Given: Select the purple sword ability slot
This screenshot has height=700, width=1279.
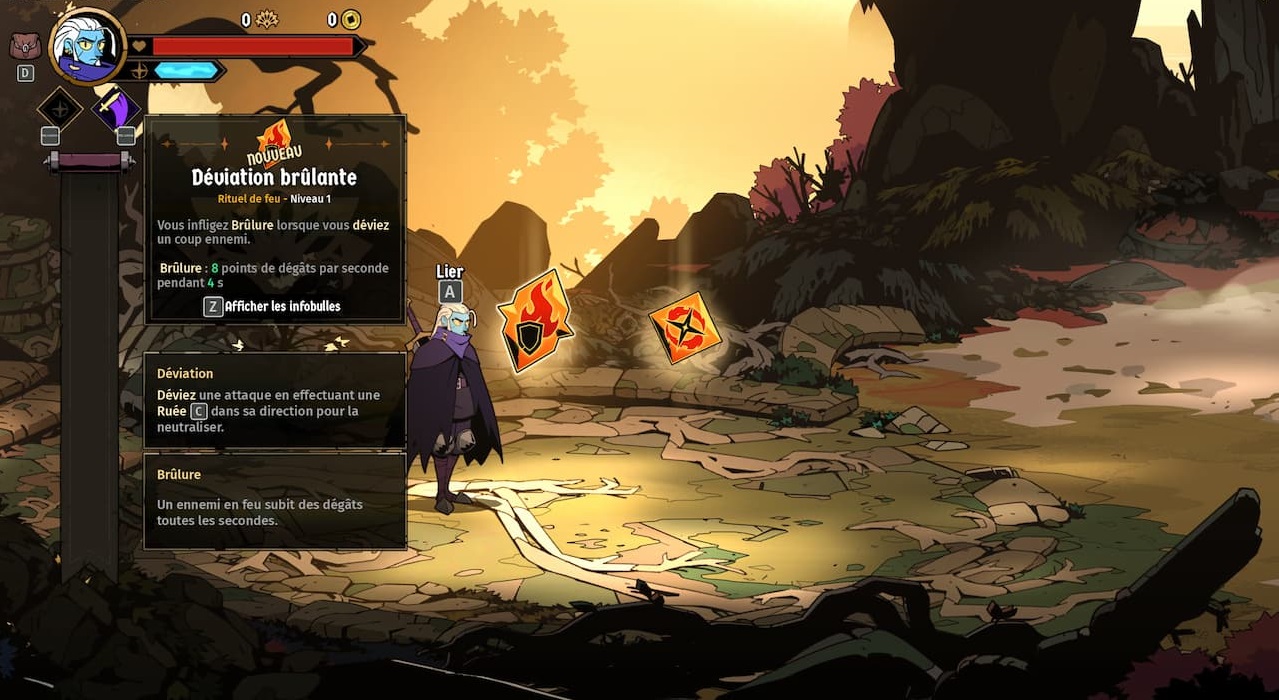Looking at the screenshot, I should tap(116, 108).
